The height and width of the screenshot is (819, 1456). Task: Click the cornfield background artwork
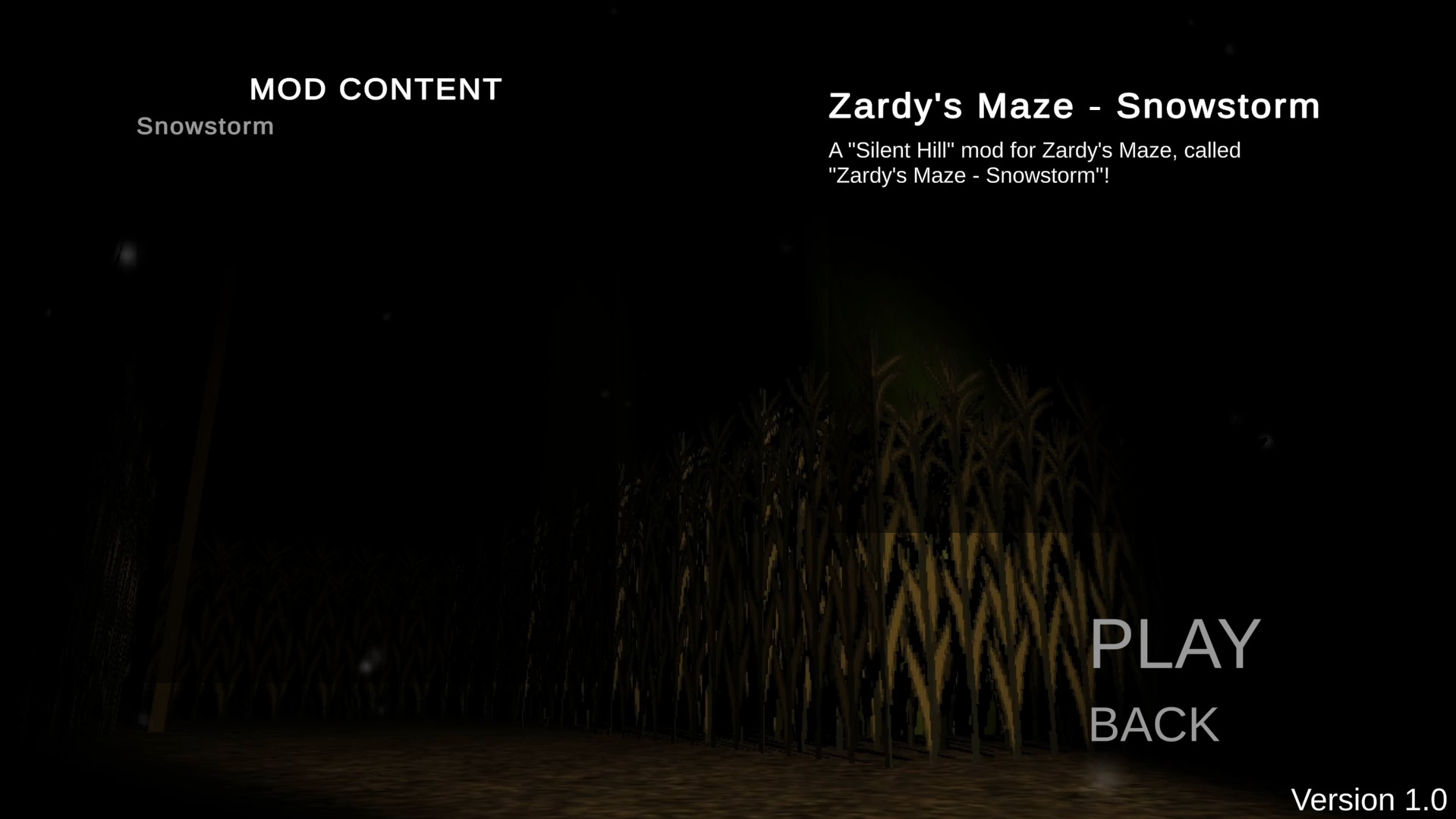759,569
